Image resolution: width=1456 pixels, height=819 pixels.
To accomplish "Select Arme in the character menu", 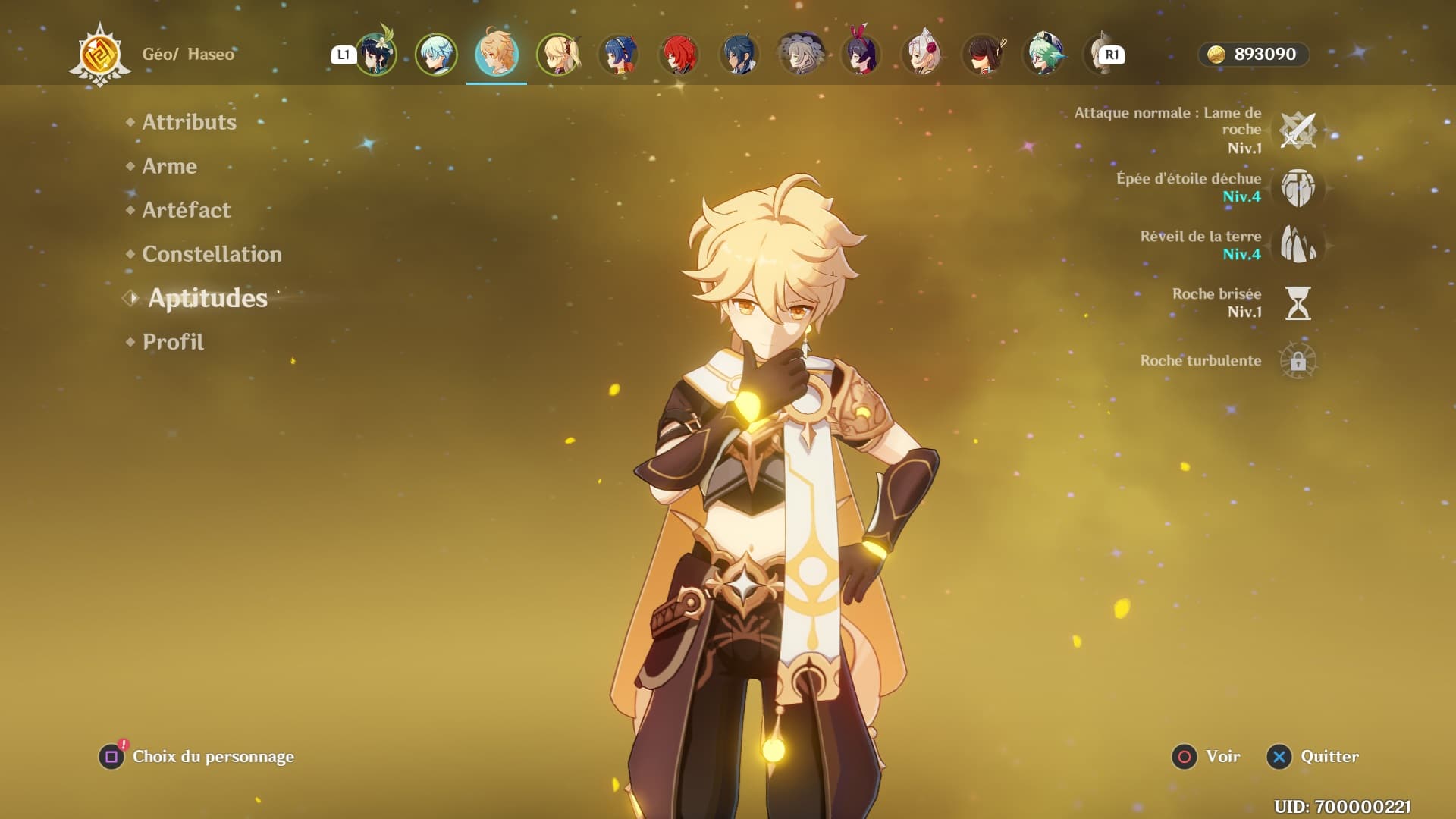I will 169,166.
